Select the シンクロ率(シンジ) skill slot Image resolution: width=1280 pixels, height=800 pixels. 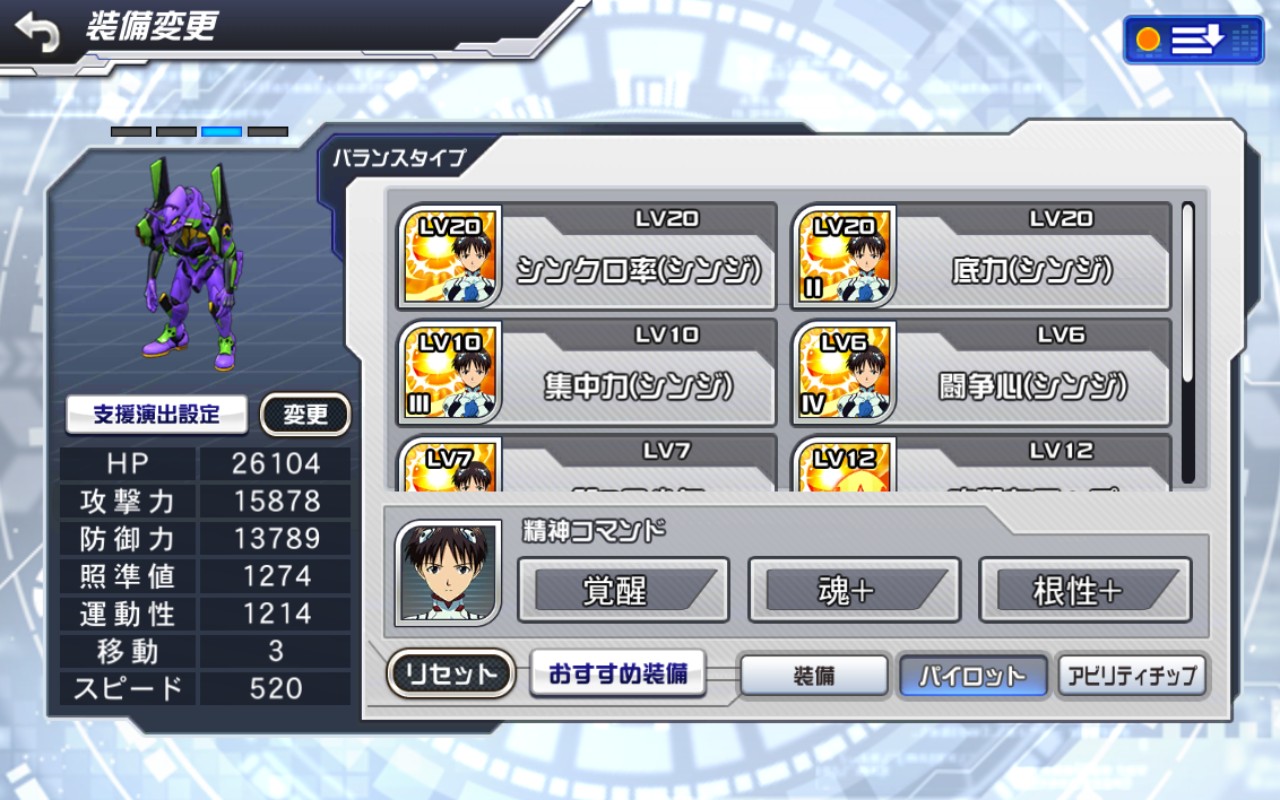click(x=587, y=257)
